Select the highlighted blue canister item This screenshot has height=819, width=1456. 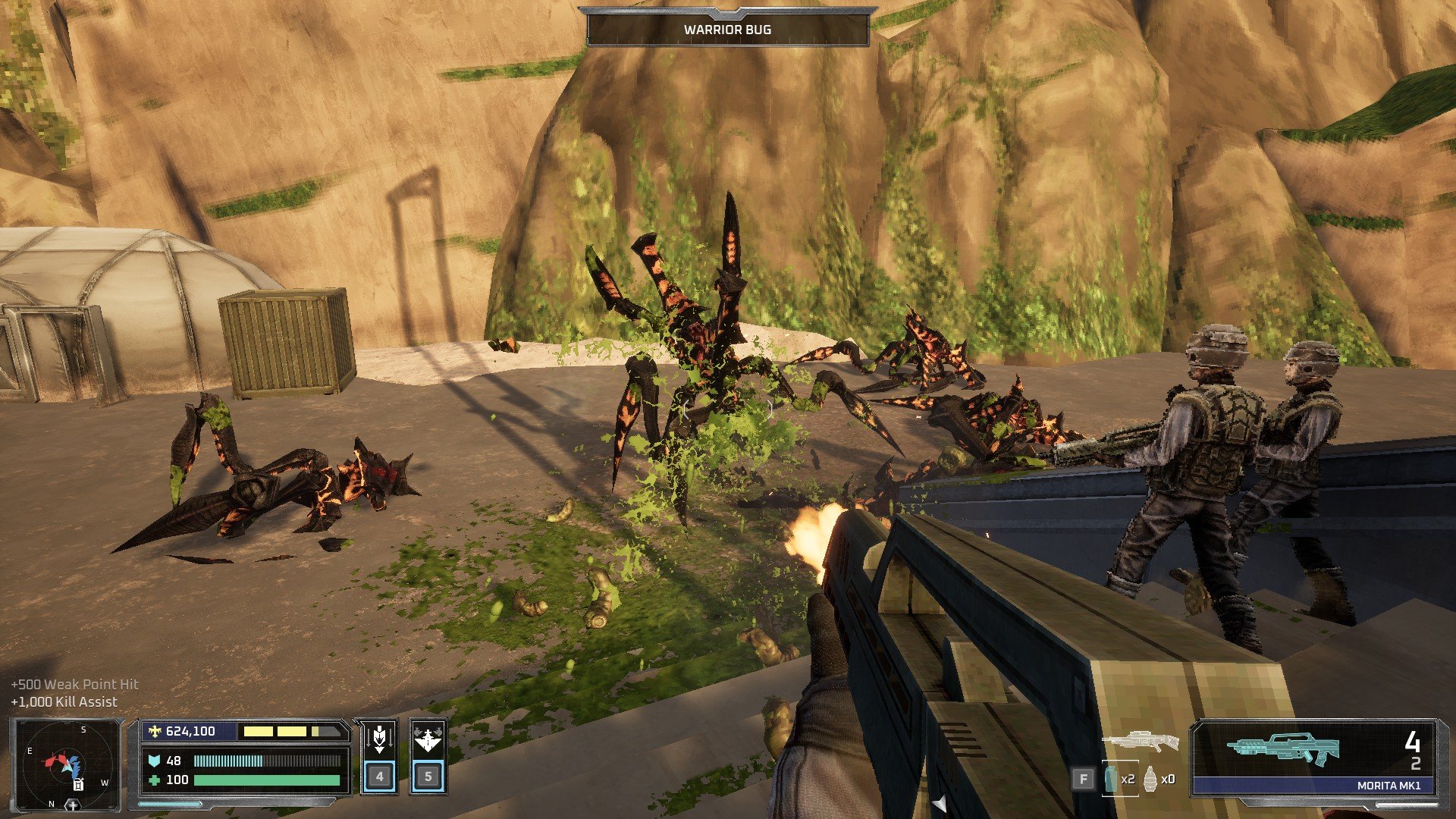[x=1112, y=779]
